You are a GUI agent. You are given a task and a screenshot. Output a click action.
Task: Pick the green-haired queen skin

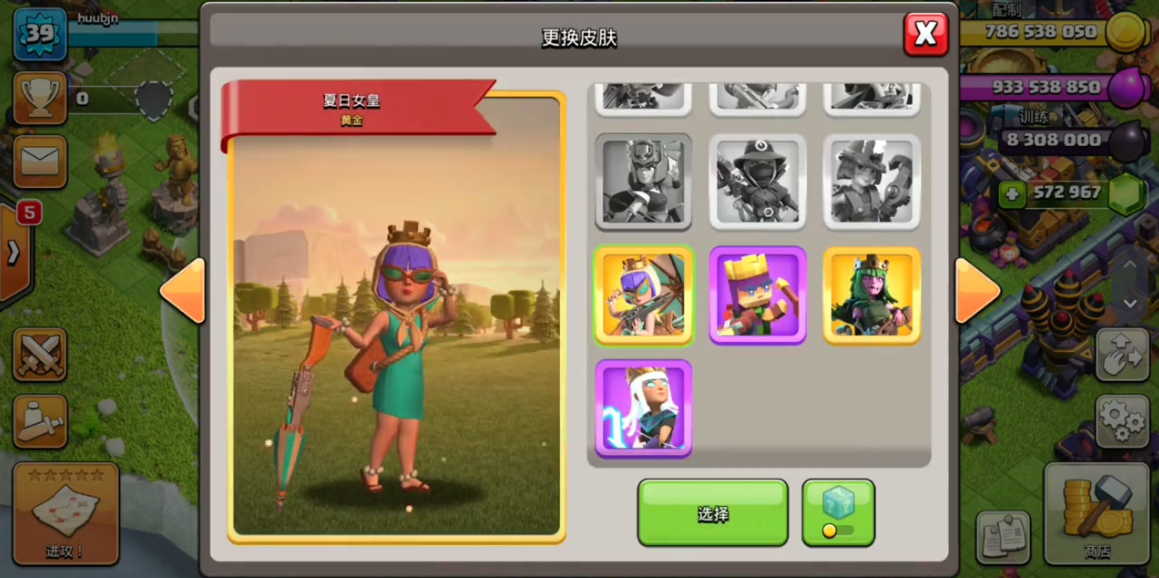871,296
